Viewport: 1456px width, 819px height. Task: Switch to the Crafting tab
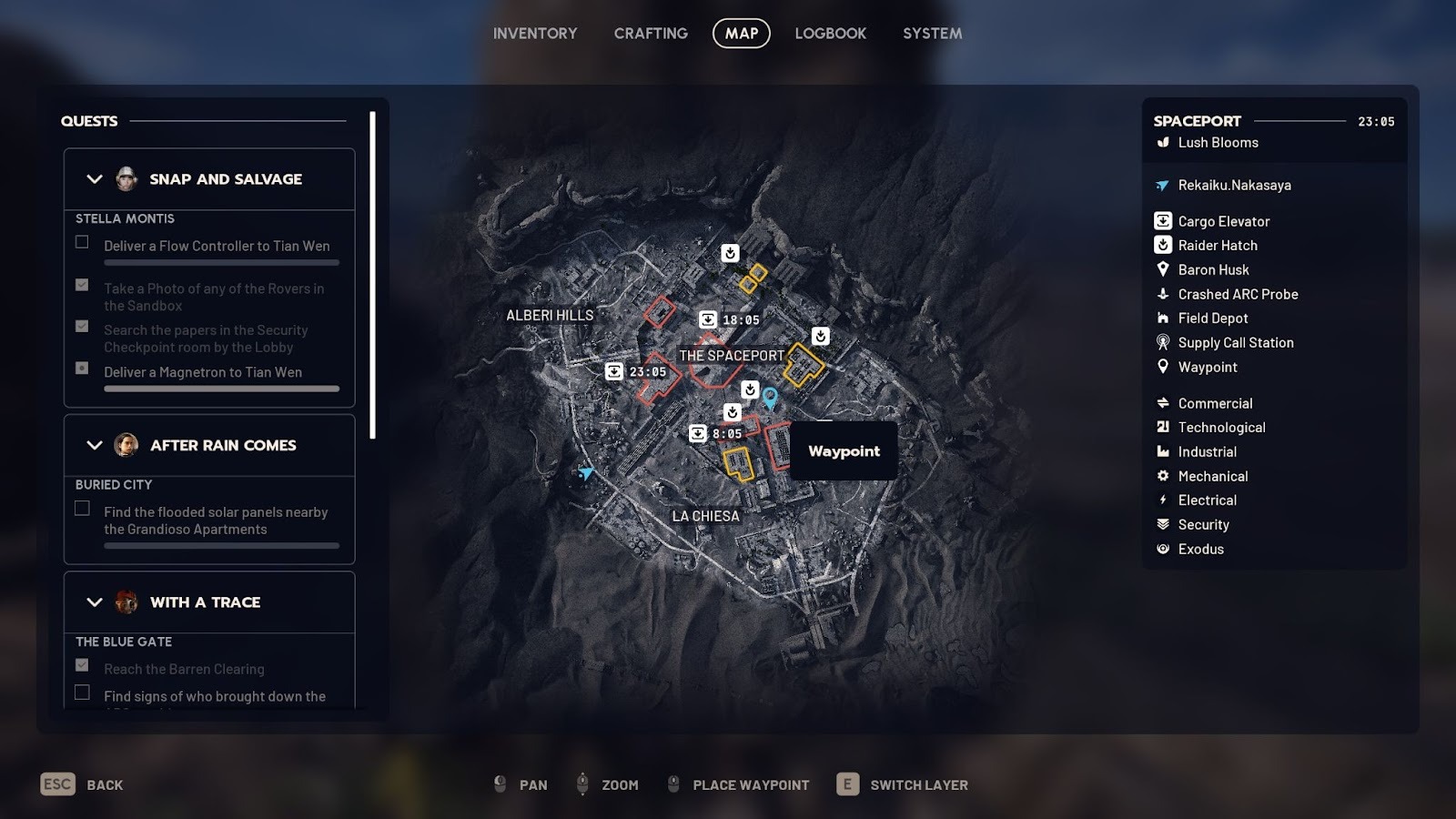point(651,34)
